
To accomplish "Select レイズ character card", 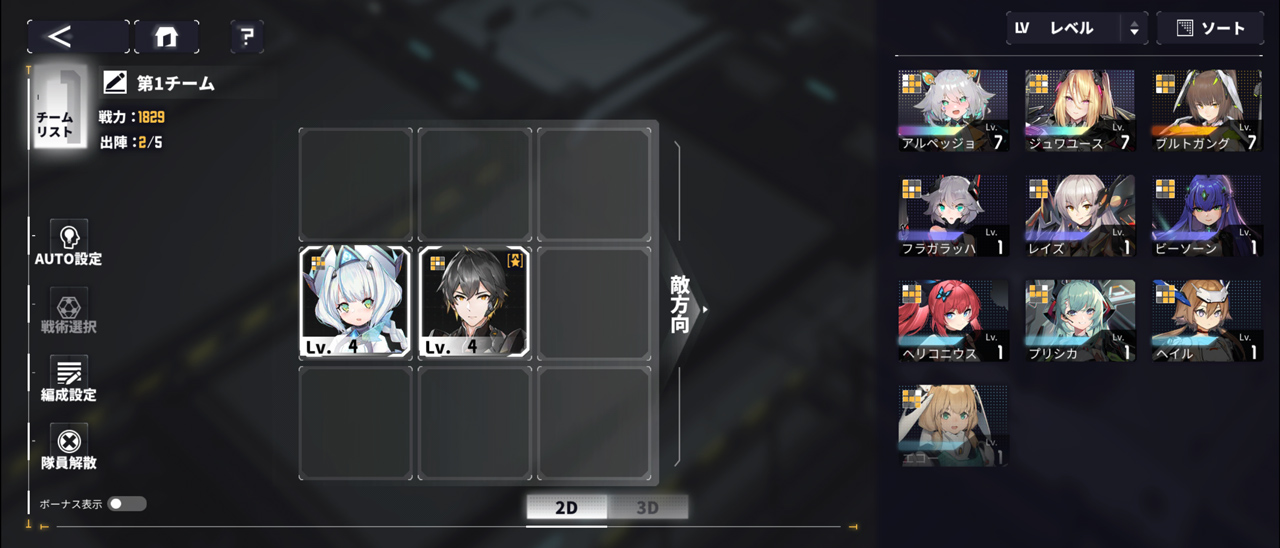I will (1079, 215).
